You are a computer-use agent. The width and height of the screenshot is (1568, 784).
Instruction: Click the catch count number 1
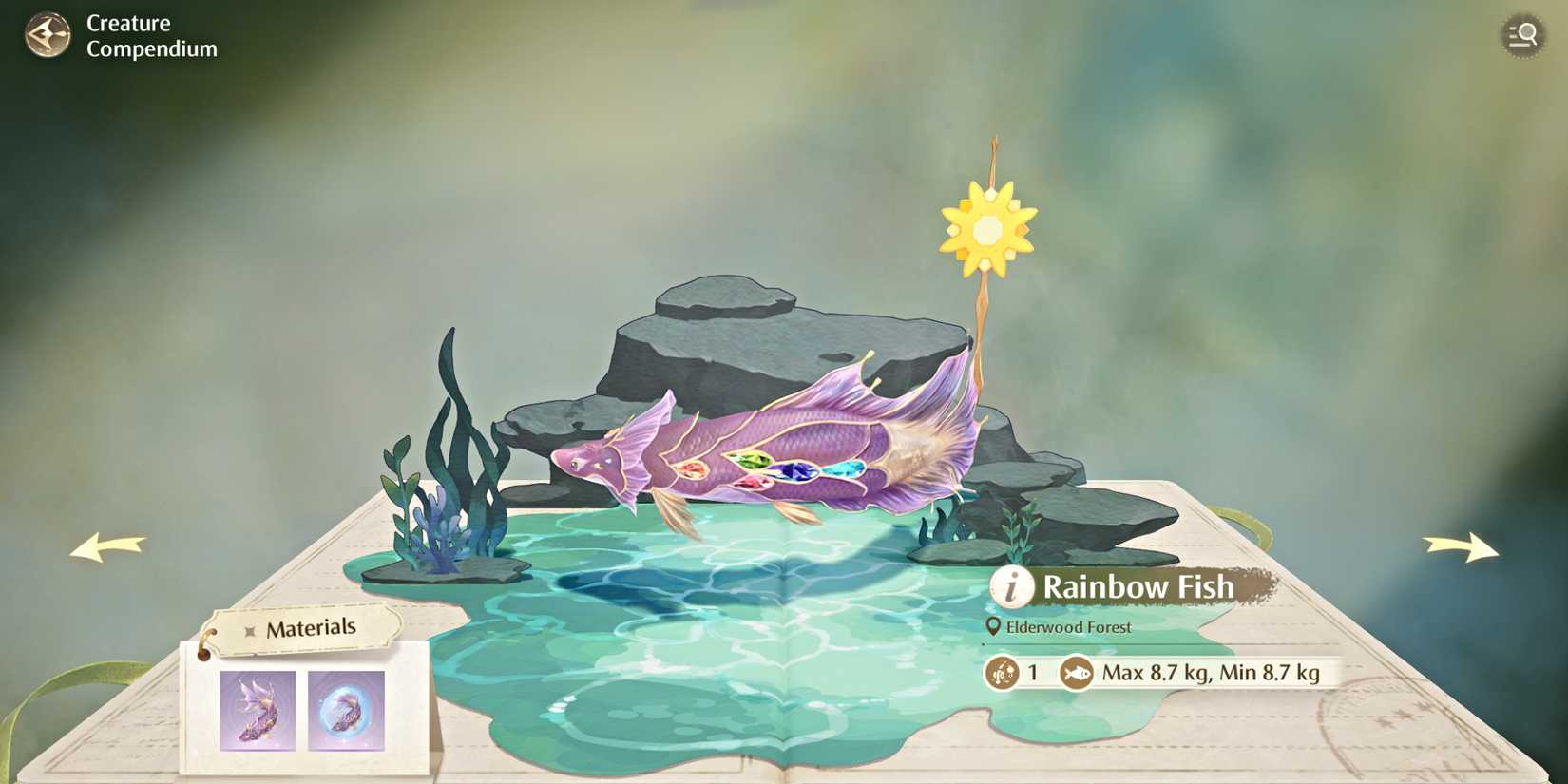[x=1032, y=674]
